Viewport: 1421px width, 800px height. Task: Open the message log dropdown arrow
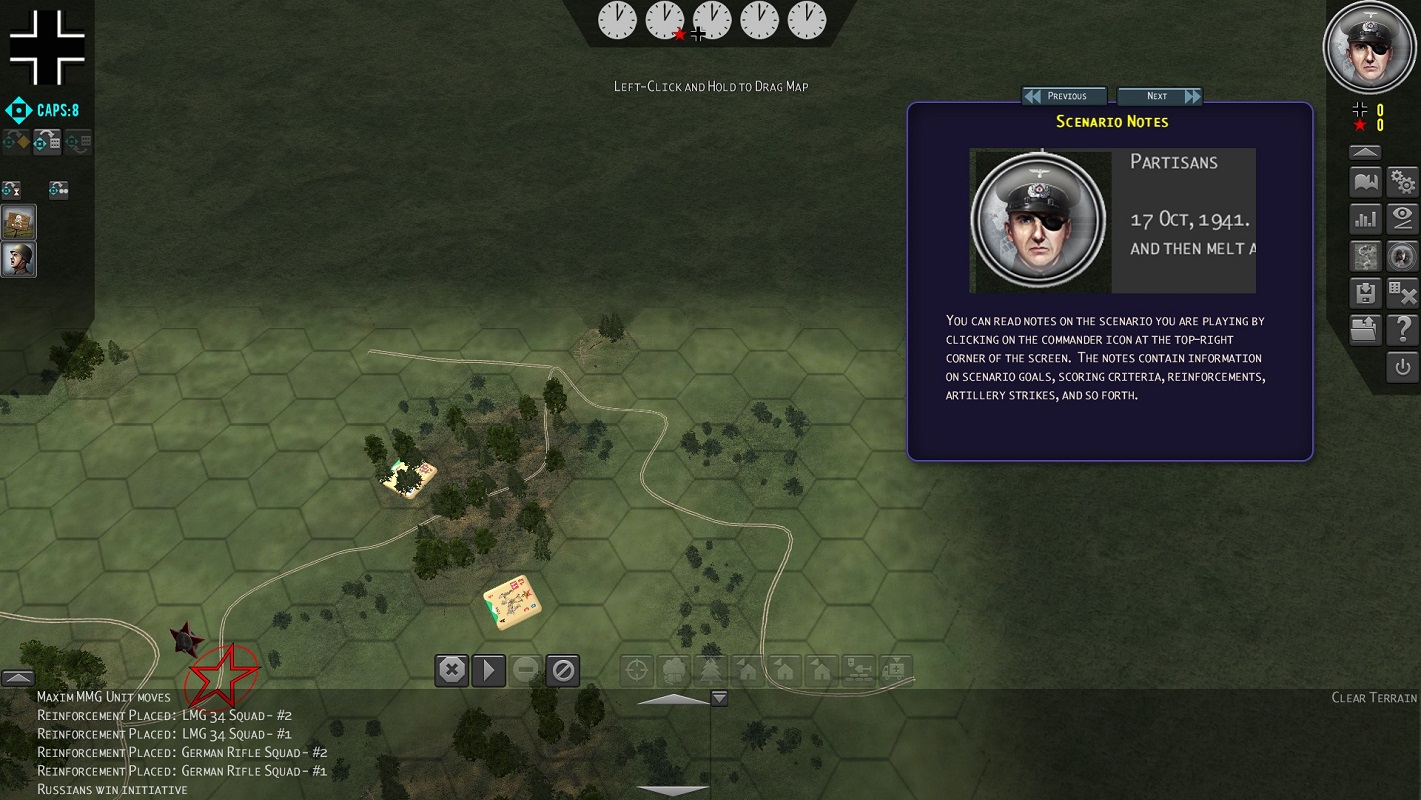click(x=718, y=698)
